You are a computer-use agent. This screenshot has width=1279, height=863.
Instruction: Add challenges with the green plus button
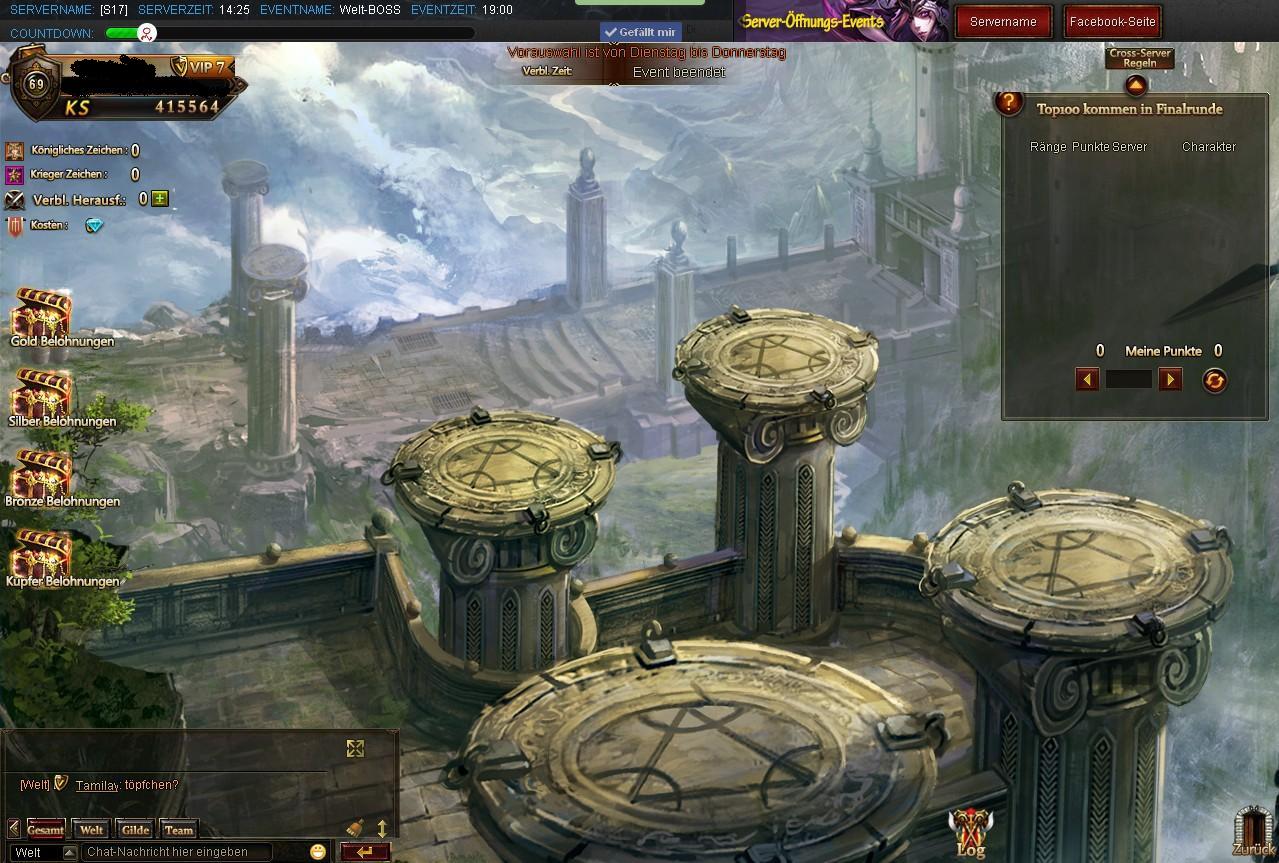pyautogui.click(x=160, y=199)
